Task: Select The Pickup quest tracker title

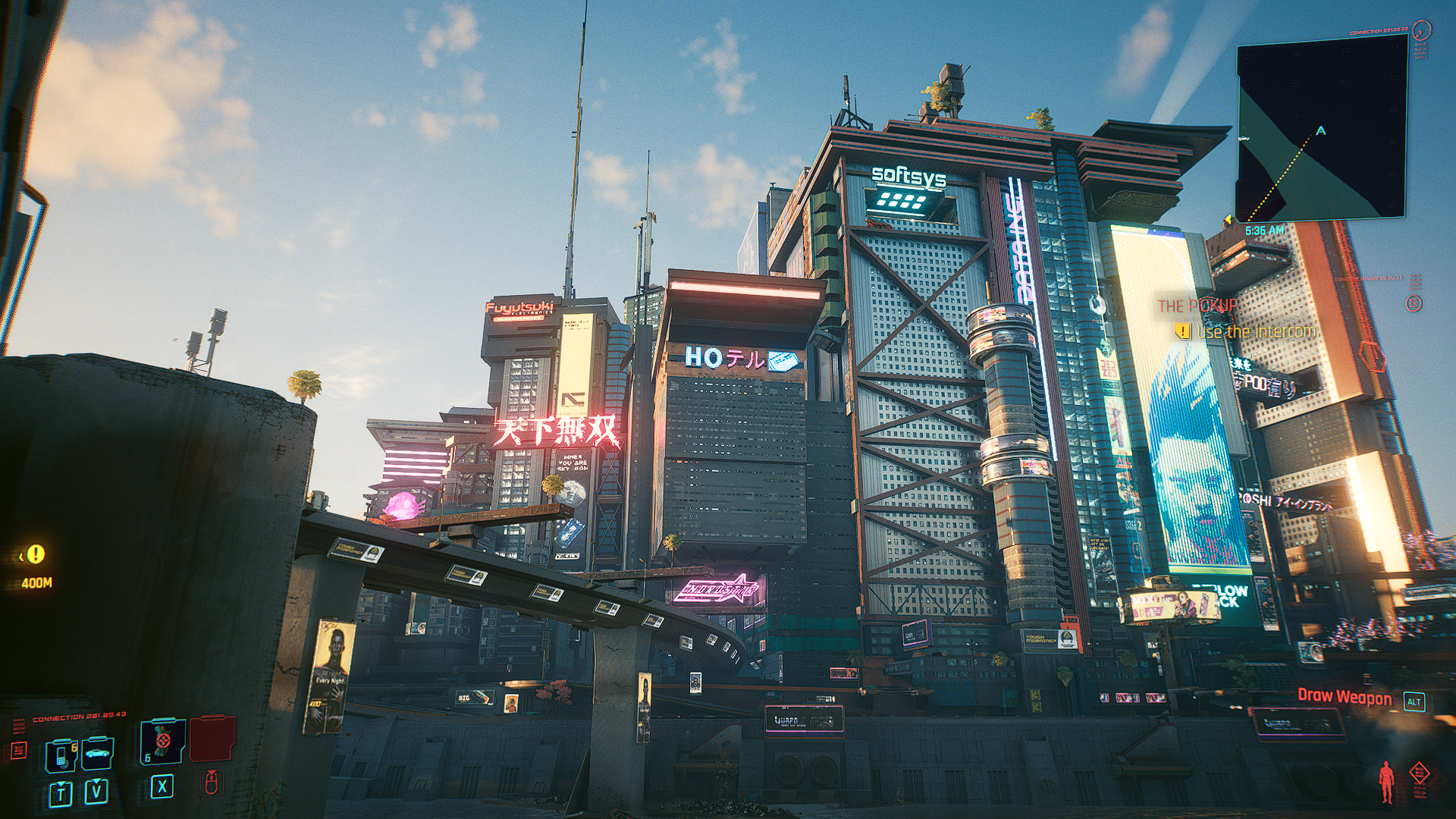Action: click(1197, 306)
